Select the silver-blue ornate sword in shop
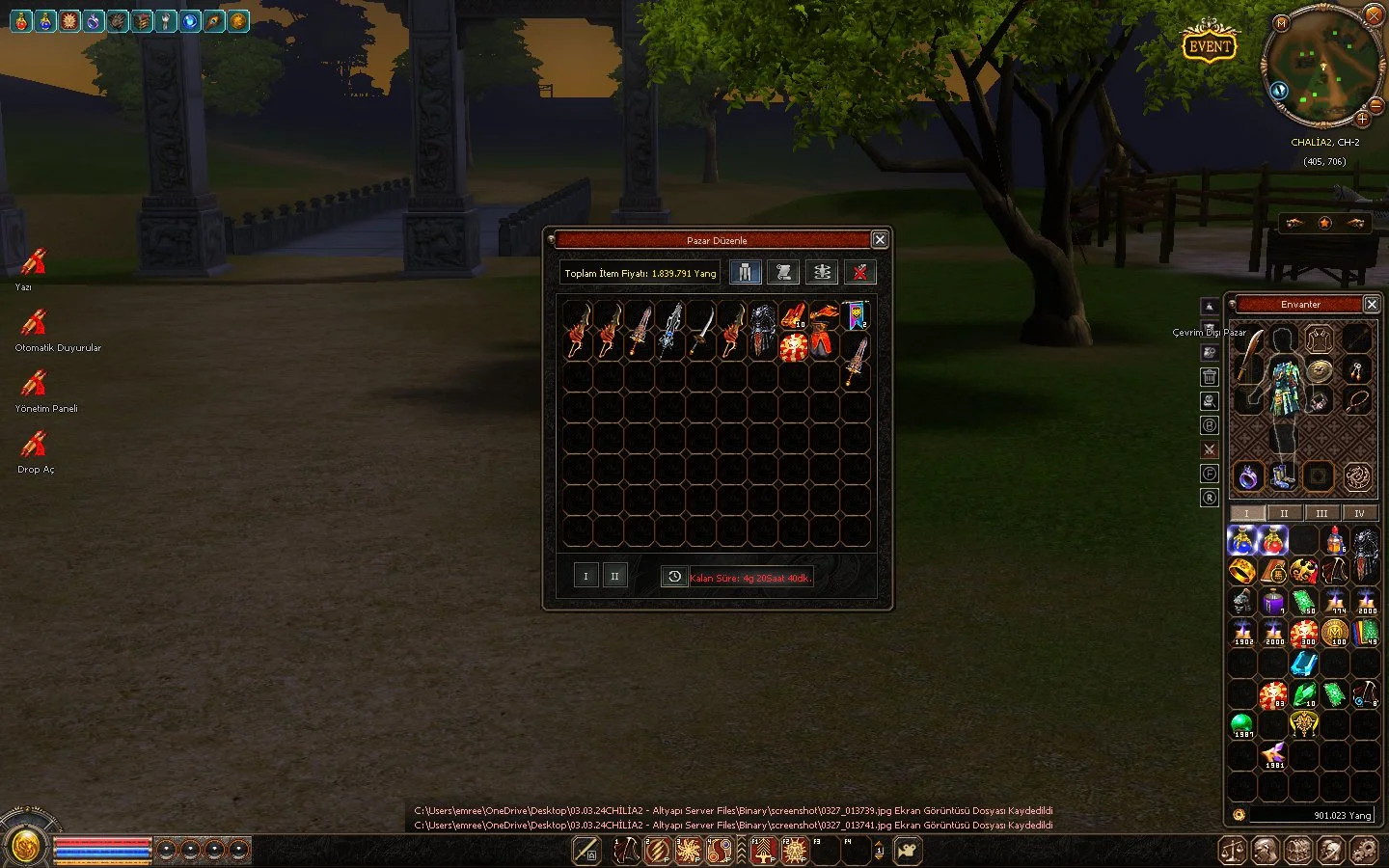This screenshot has width=1389, height=868. (670, 330)
